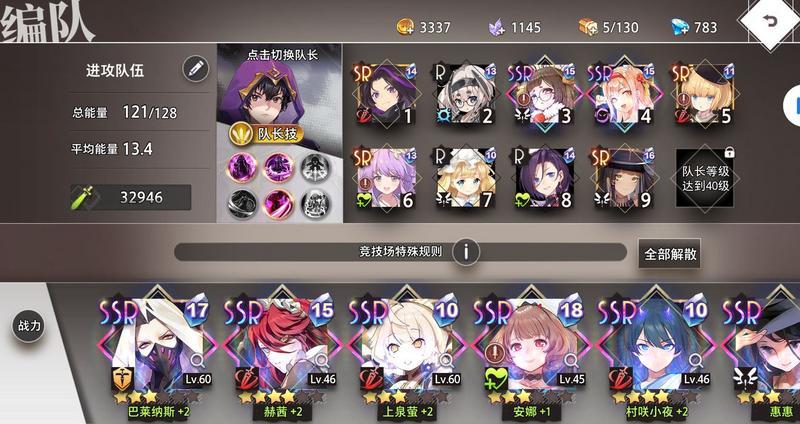Disband all with 全部解散
The height and width of the screenshot is (424, 800).
(x=669, y=253)
